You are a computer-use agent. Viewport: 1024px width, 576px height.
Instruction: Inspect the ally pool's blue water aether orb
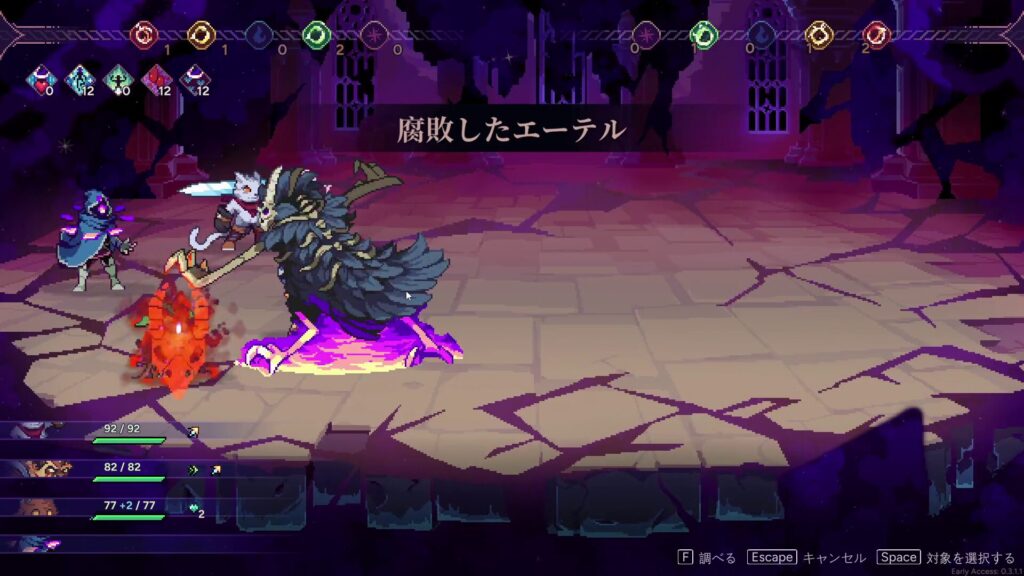click(259, 35)
